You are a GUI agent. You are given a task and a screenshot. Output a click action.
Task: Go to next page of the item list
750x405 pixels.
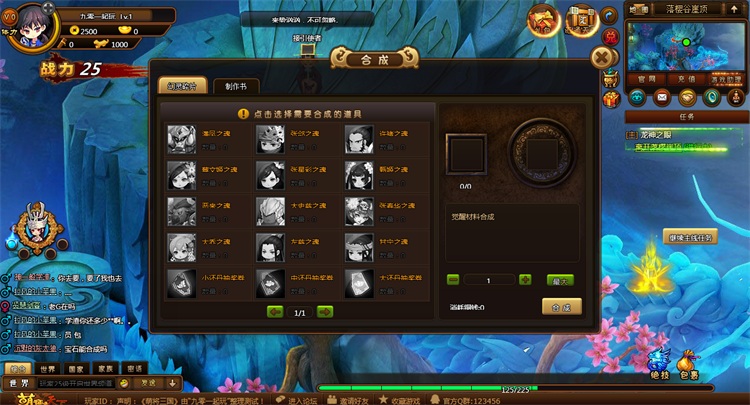pyautogui.click(x=325, y=312)
